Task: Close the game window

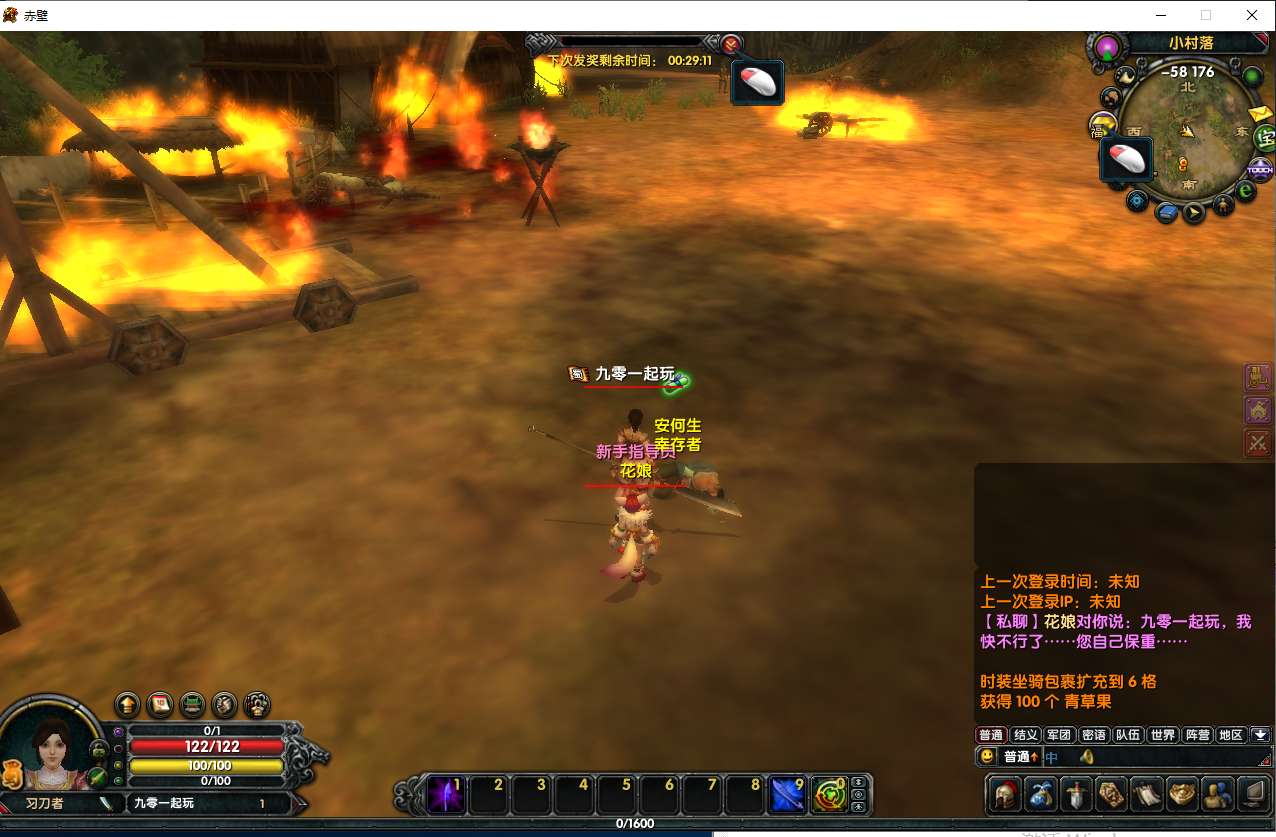Action: click(x=1252, y=15)
